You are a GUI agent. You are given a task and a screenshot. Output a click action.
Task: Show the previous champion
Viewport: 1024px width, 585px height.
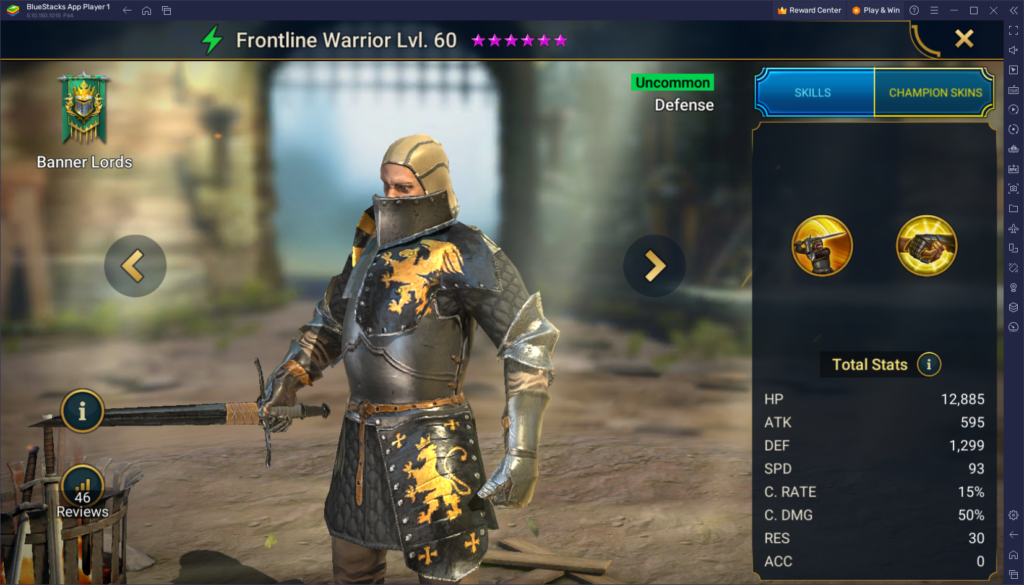click(134, 266)
